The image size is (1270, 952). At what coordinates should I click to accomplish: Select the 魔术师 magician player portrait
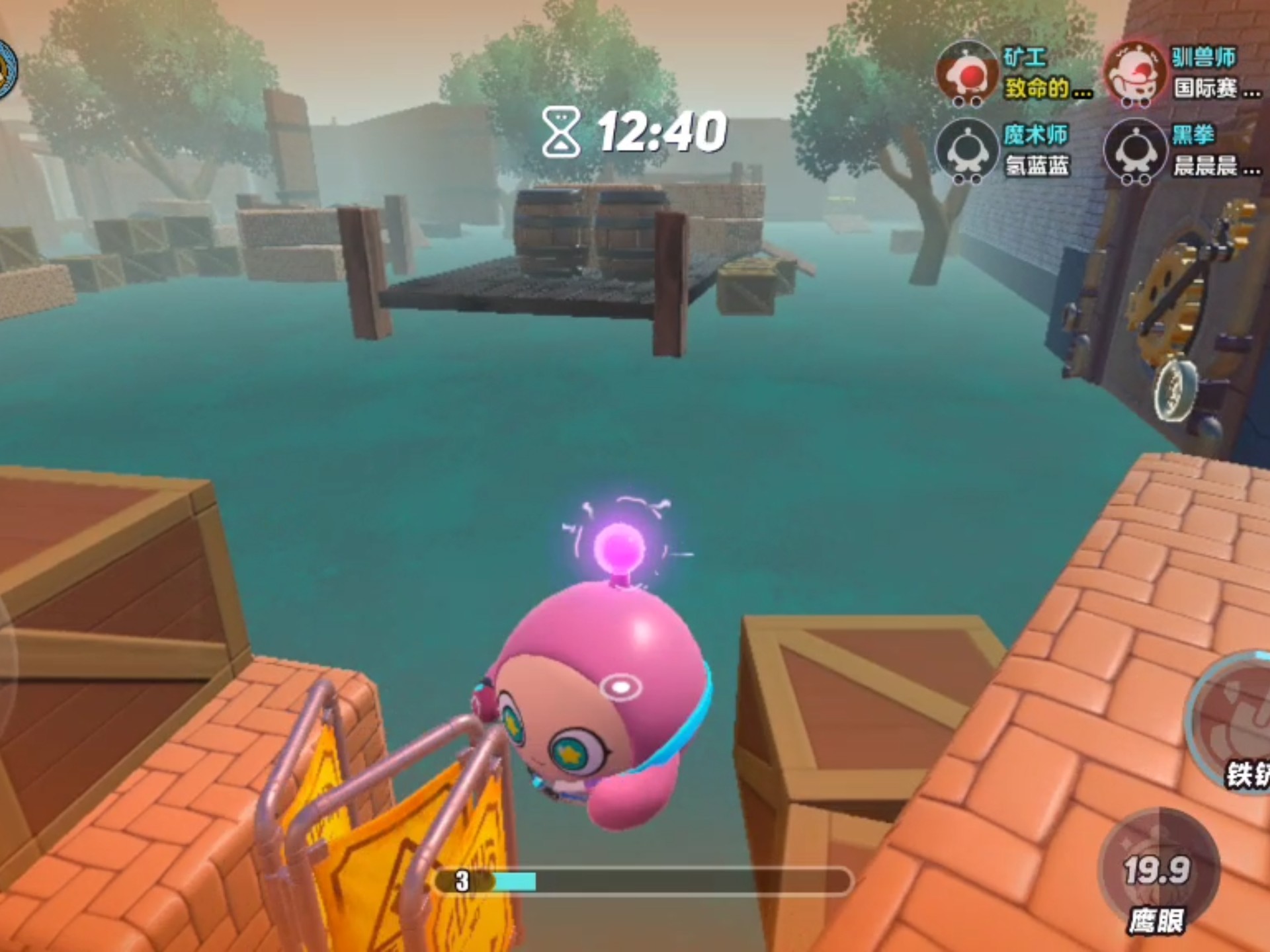[x=966, y=152]
